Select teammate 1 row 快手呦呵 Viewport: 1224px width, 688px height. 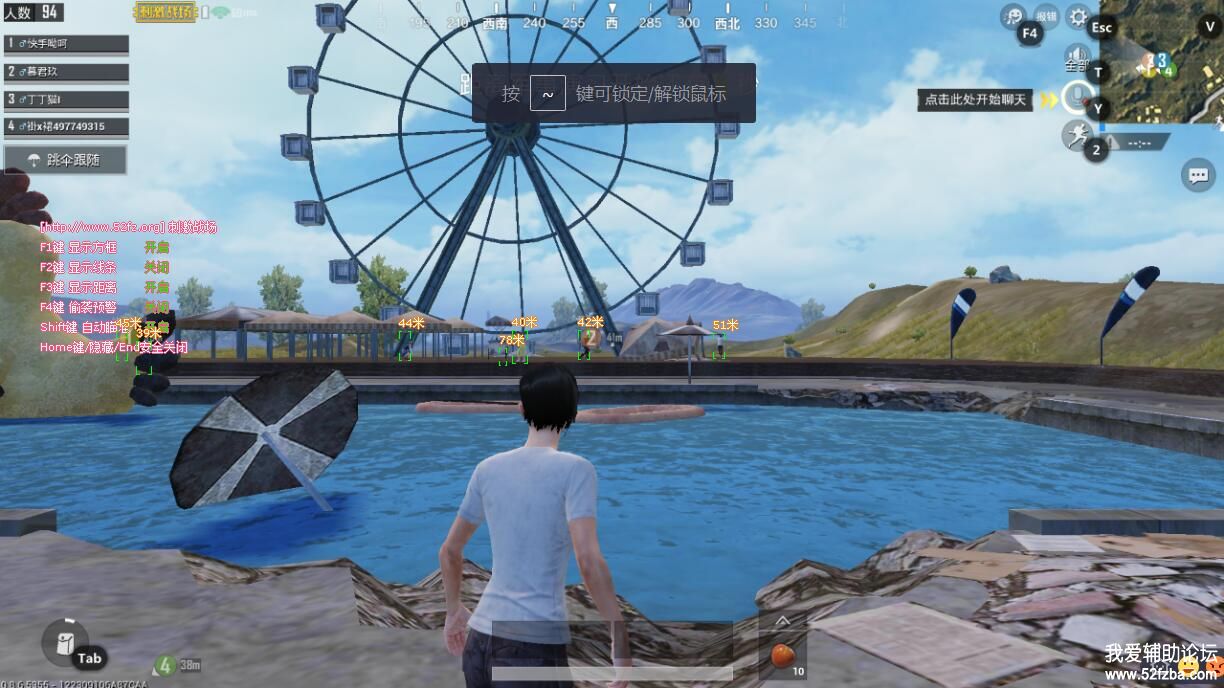click(x=66, y=44)
